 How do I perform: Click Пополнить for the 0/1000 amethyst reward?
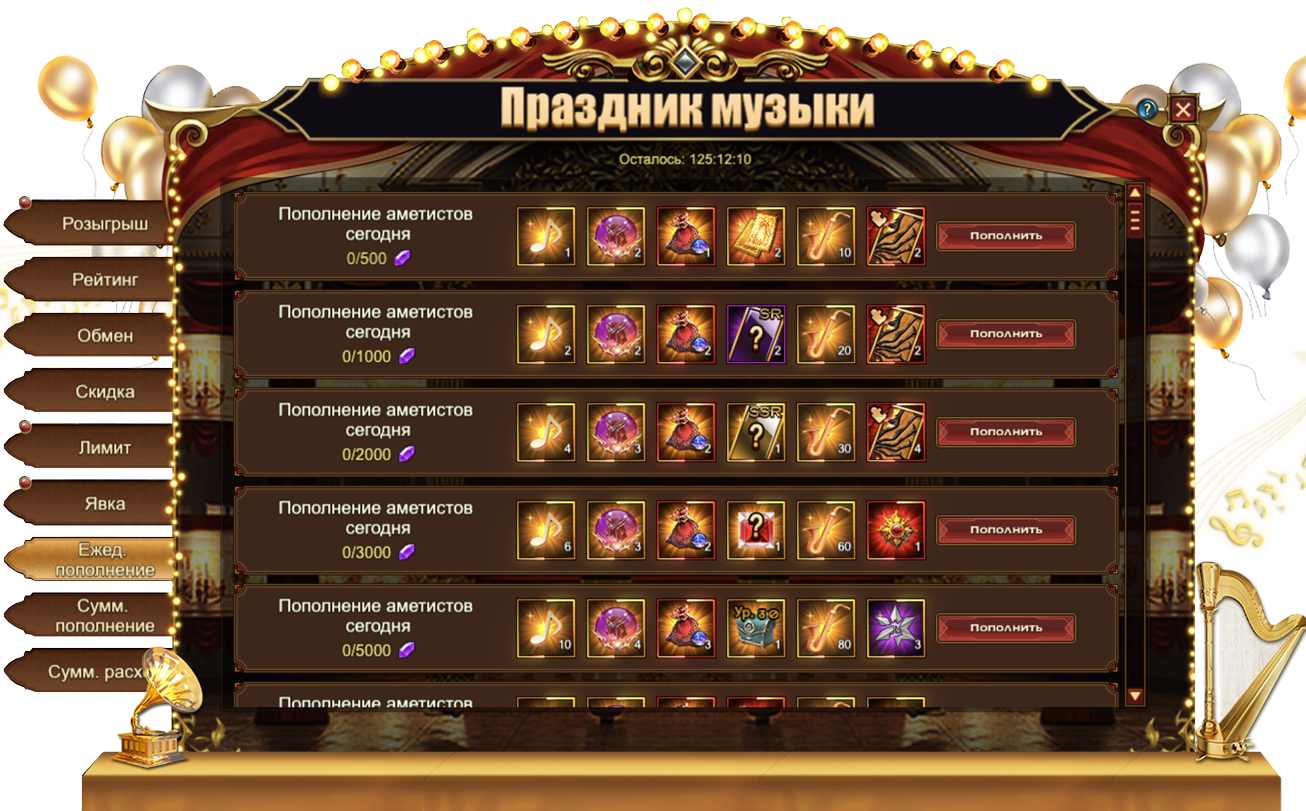pyautogui.click(x=1005, y=334)
